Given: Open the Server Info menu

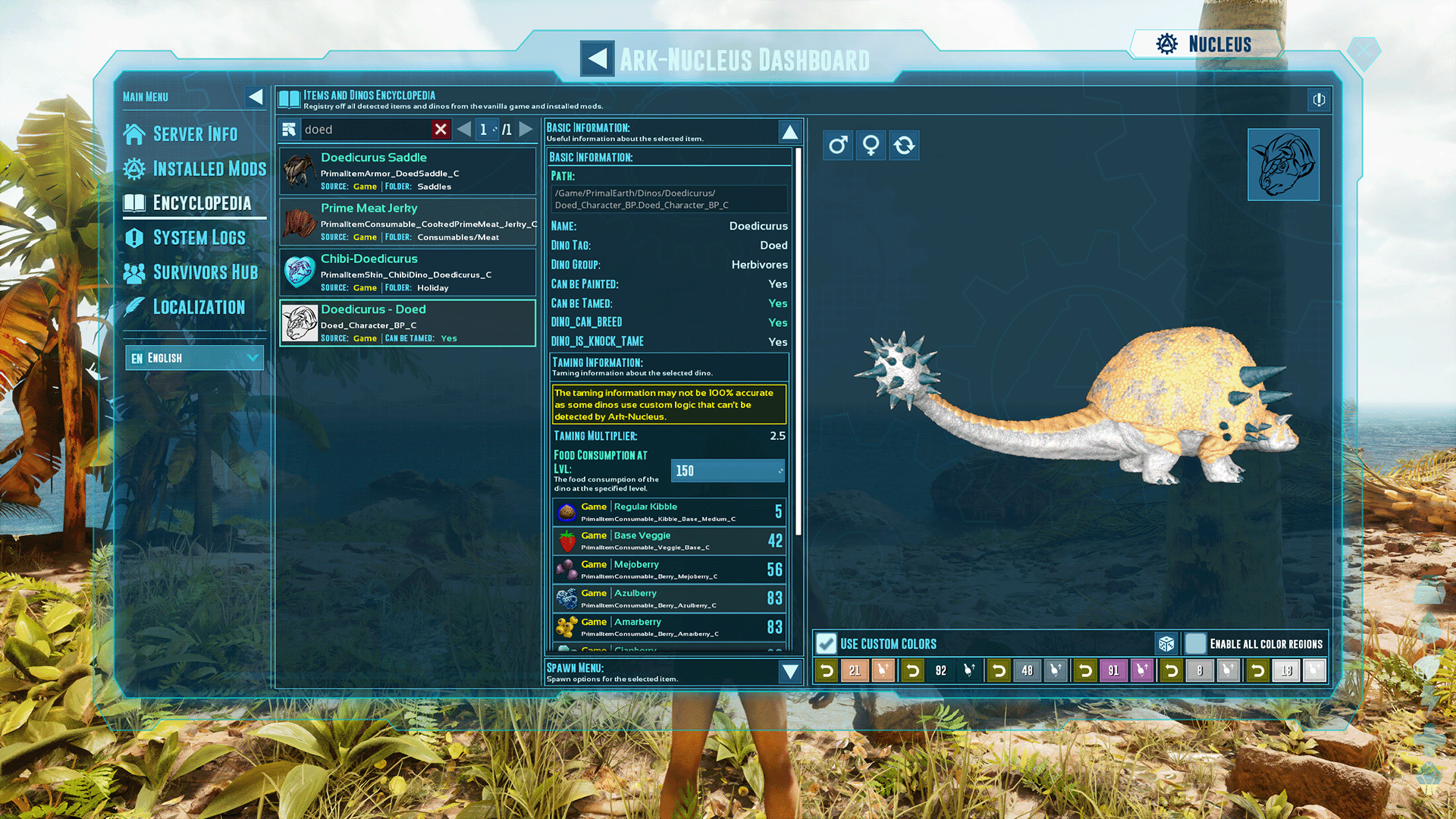Looking at the screenshot, I should click(x=194, y=134).
